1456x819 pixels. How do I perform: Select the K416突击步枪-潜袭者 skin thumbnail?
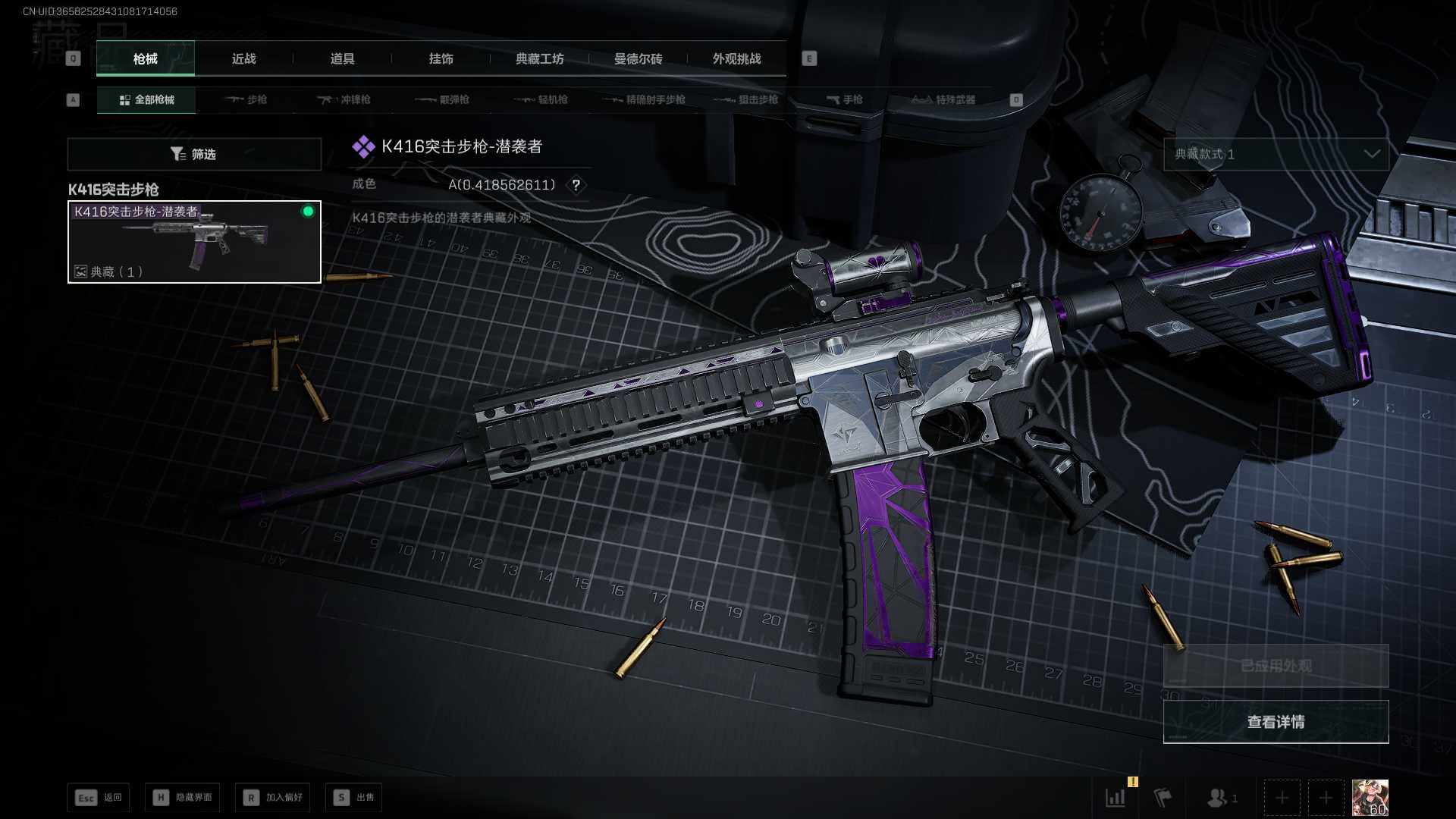[x=194, y=242]
